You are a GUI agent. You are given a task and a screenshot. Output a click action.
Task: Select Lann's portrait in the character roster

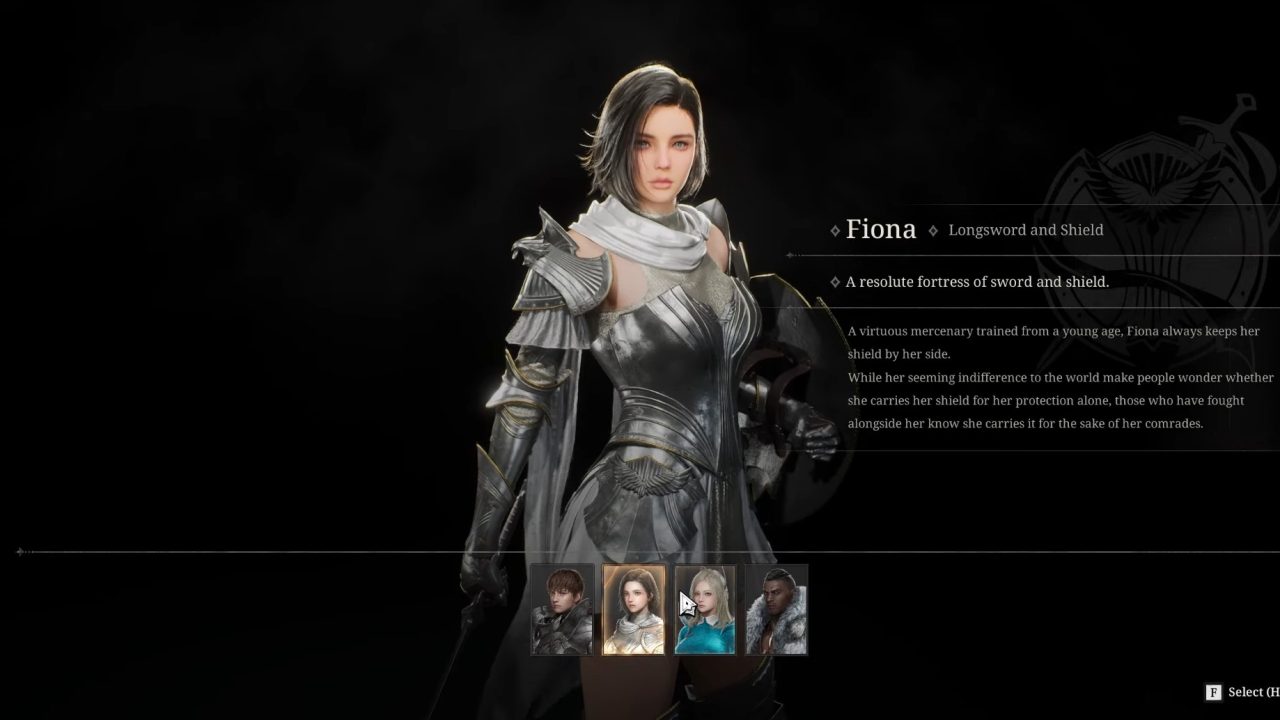coord(561,608)
